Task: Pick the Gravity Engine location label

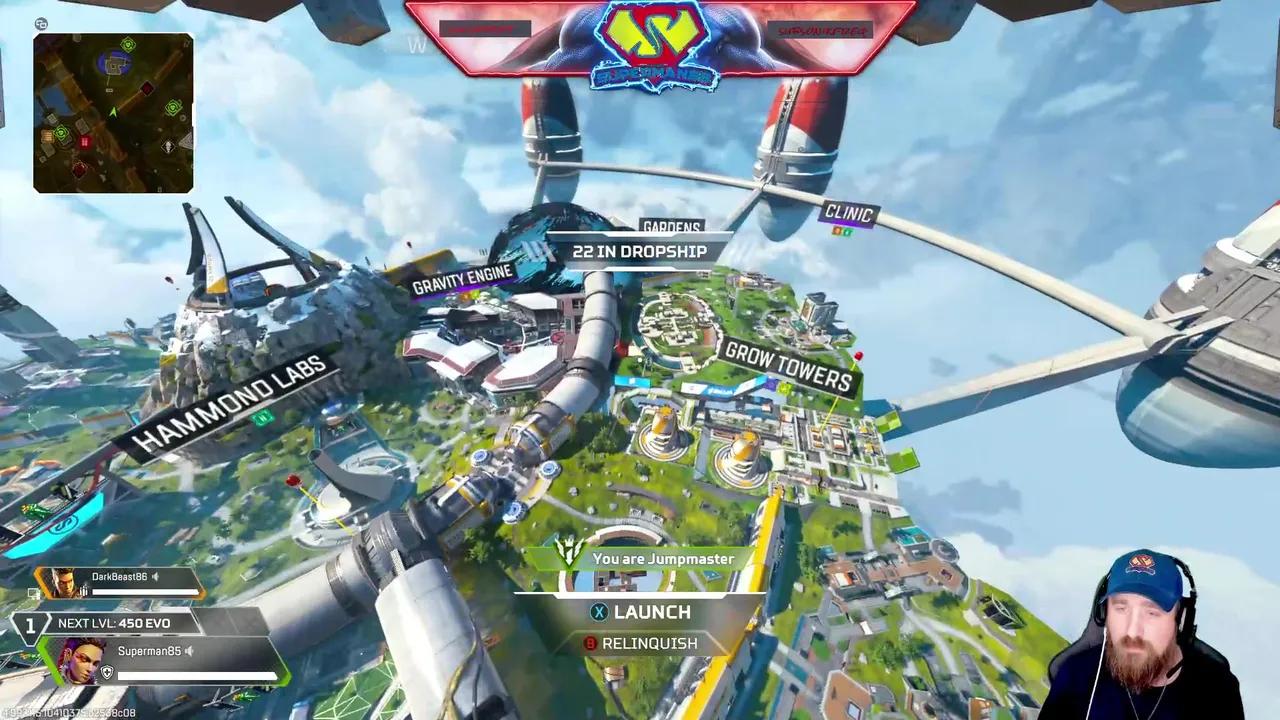Action: coord(462,279)
